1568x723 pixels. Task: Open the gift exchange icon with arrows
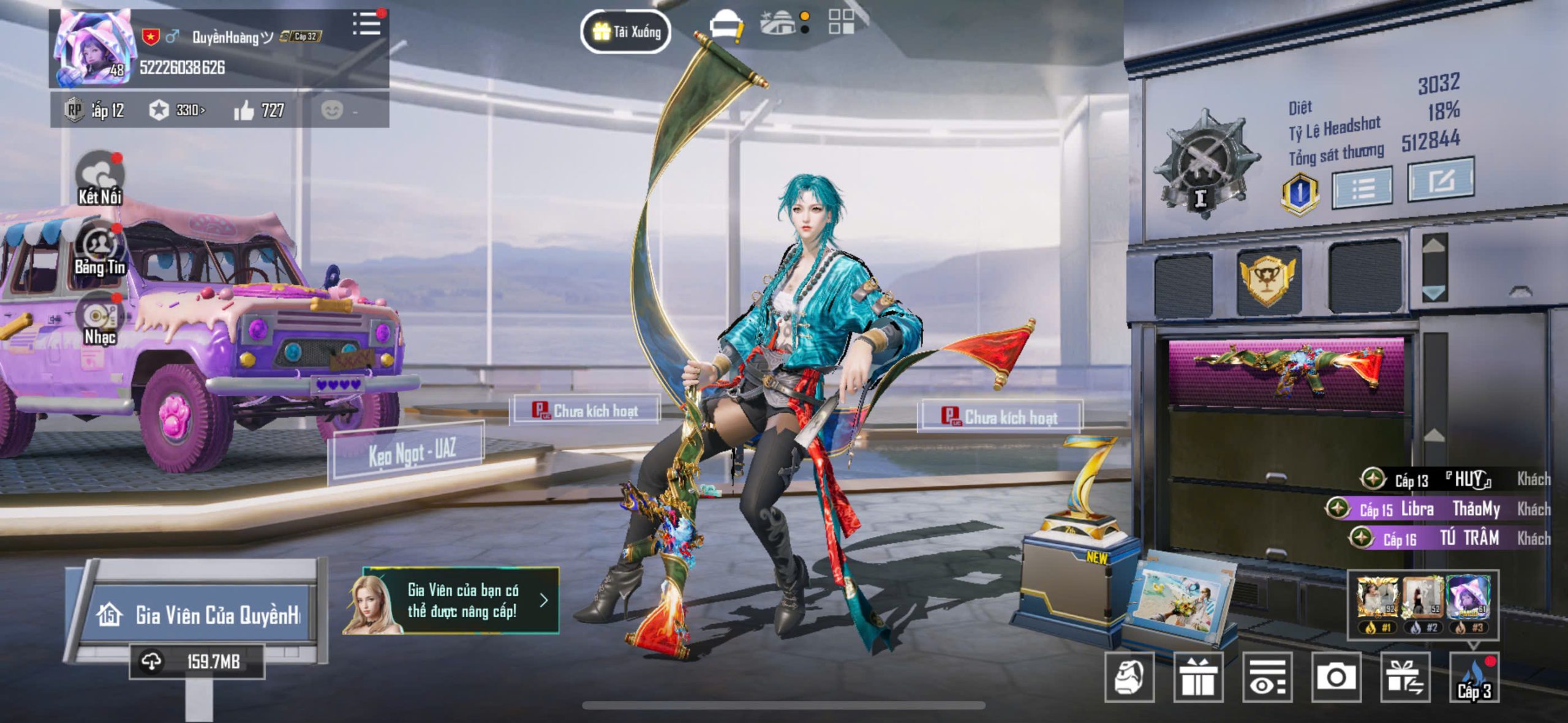1405,676
